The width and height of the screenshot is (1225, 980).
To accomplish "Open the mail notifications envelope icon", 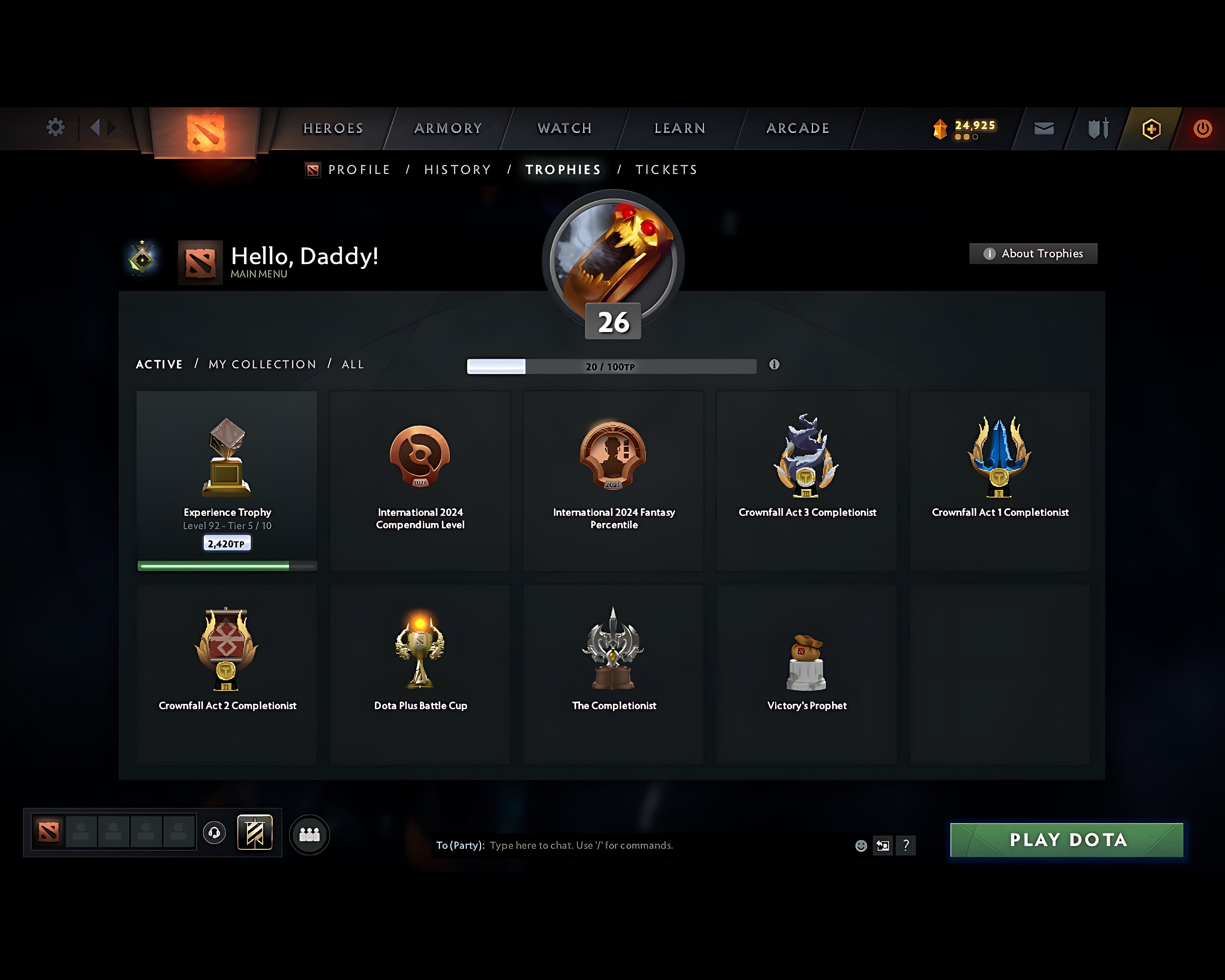I will tap(1043, 128).
